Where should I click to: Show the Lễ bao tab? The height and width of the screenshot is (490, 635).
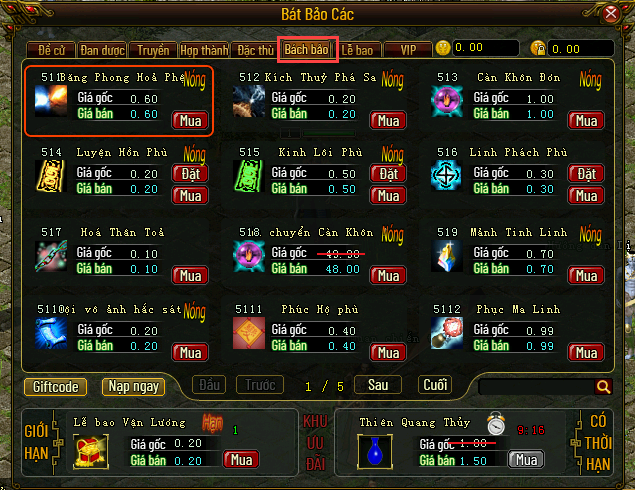click(x=357, y=48)
